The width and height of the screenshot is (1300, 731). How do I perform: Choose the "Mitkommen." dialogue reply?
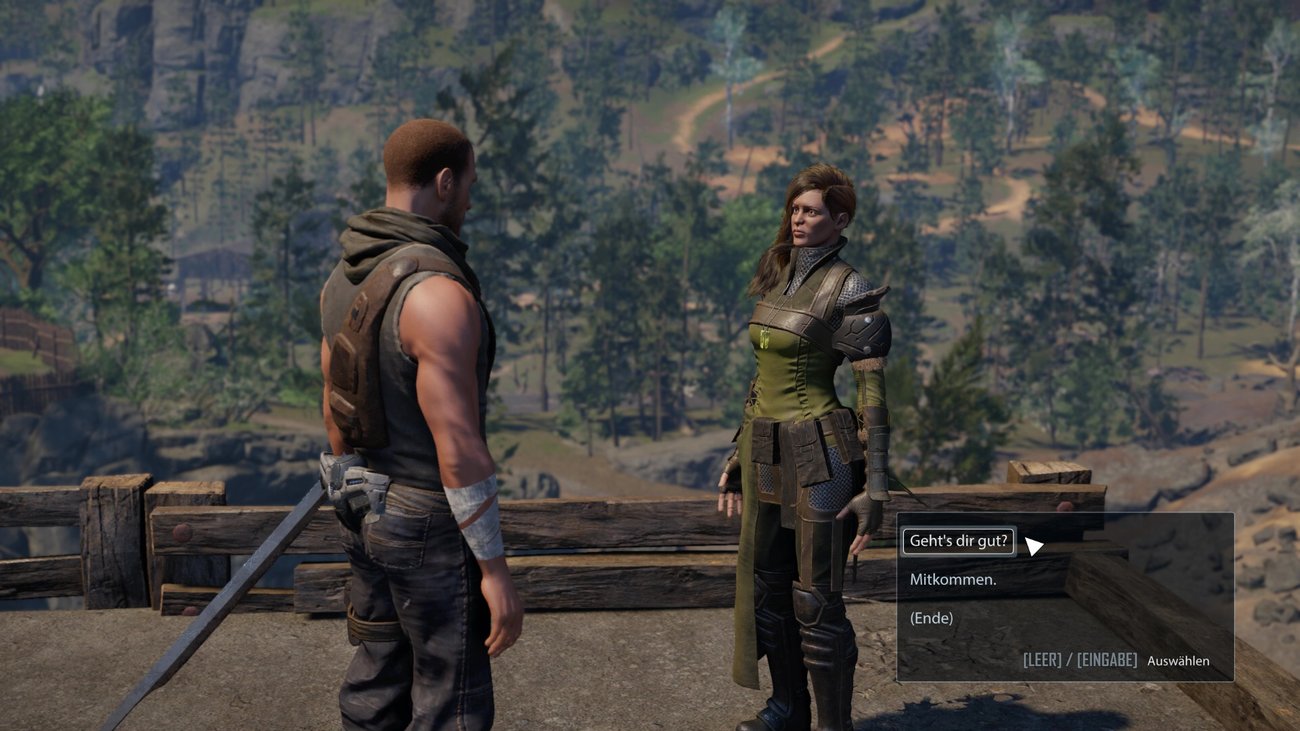pyautogui.click(x=952, y=578)
